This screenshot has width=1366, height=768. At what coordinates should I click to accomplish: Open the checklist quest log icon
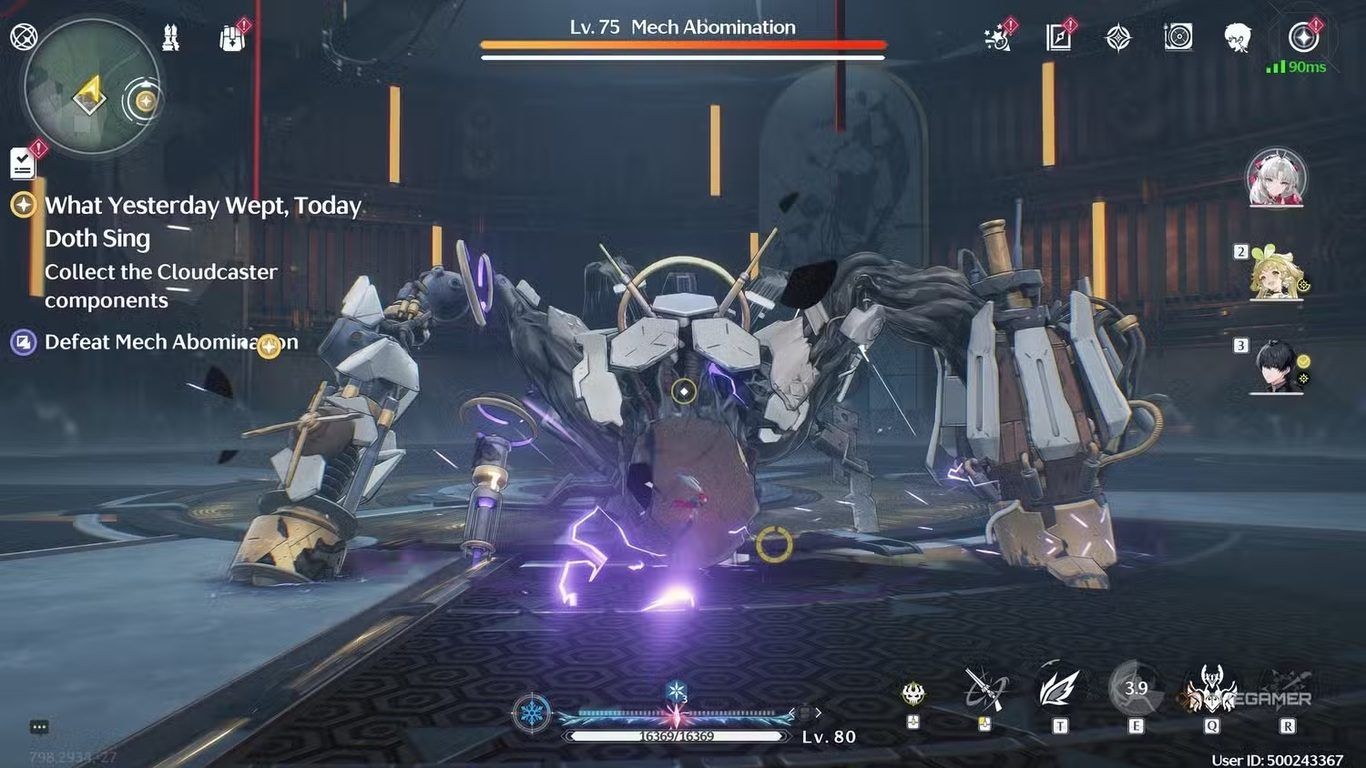[x=23, y=162]
